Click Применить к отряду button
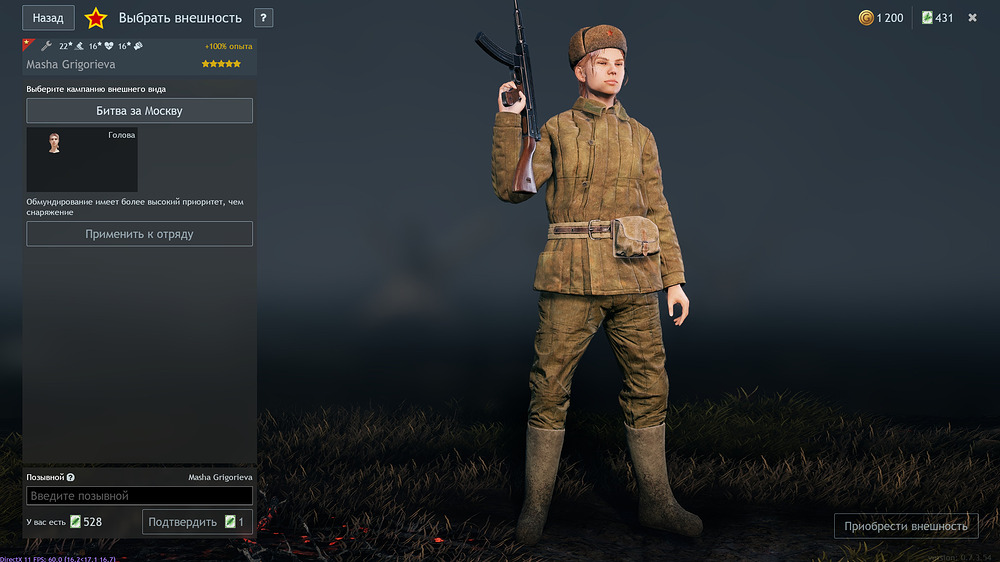Screen dimensions: 1000x562 point(139,234)
